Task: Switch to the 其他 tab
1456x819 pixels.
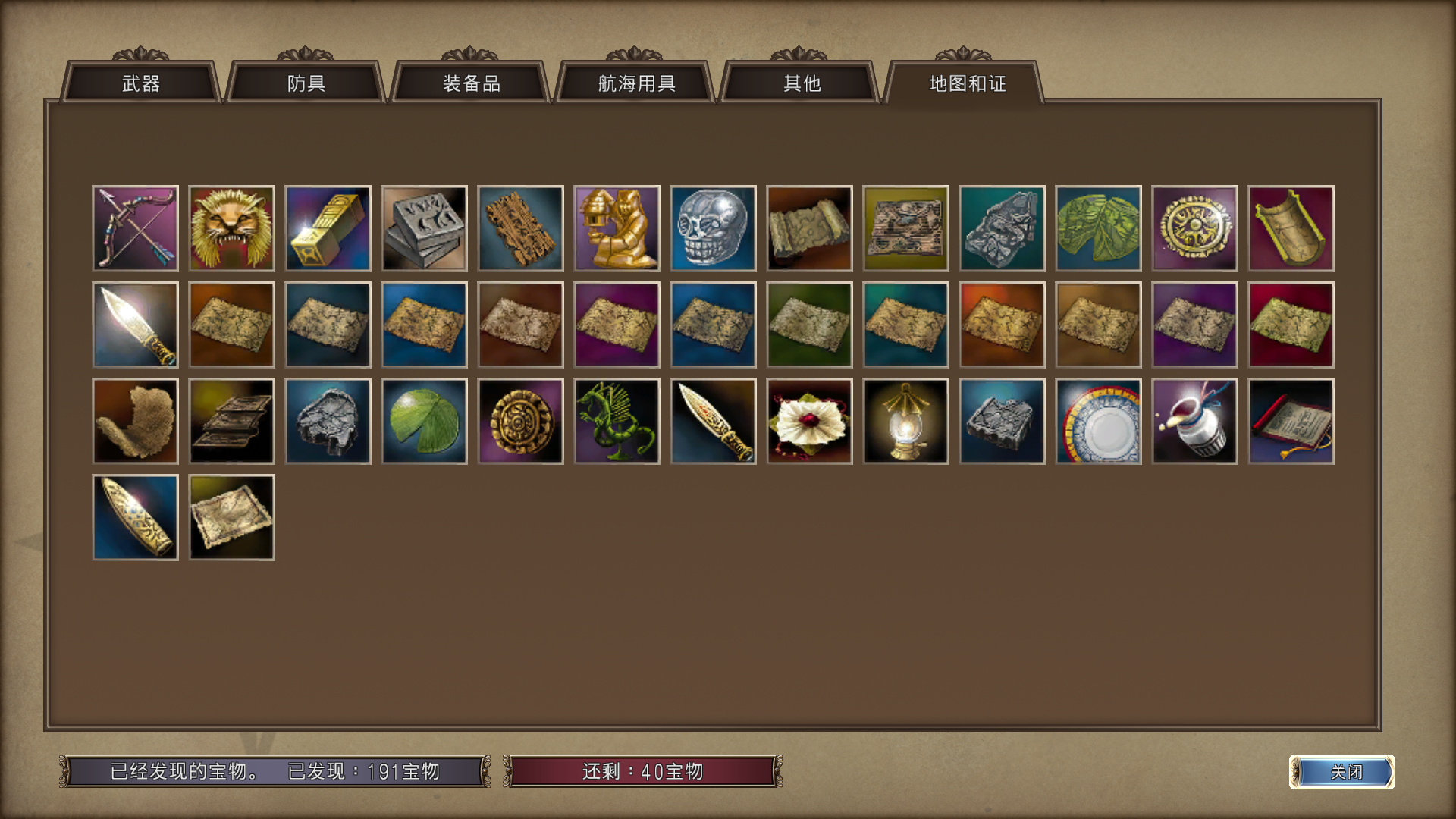Action: [802, 83]
